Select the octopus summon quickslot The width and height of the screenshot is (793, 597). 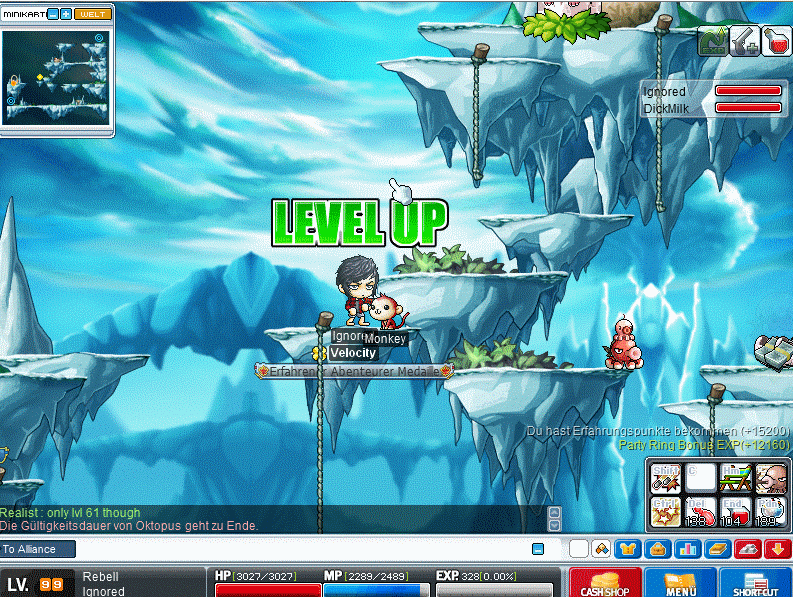770,479
